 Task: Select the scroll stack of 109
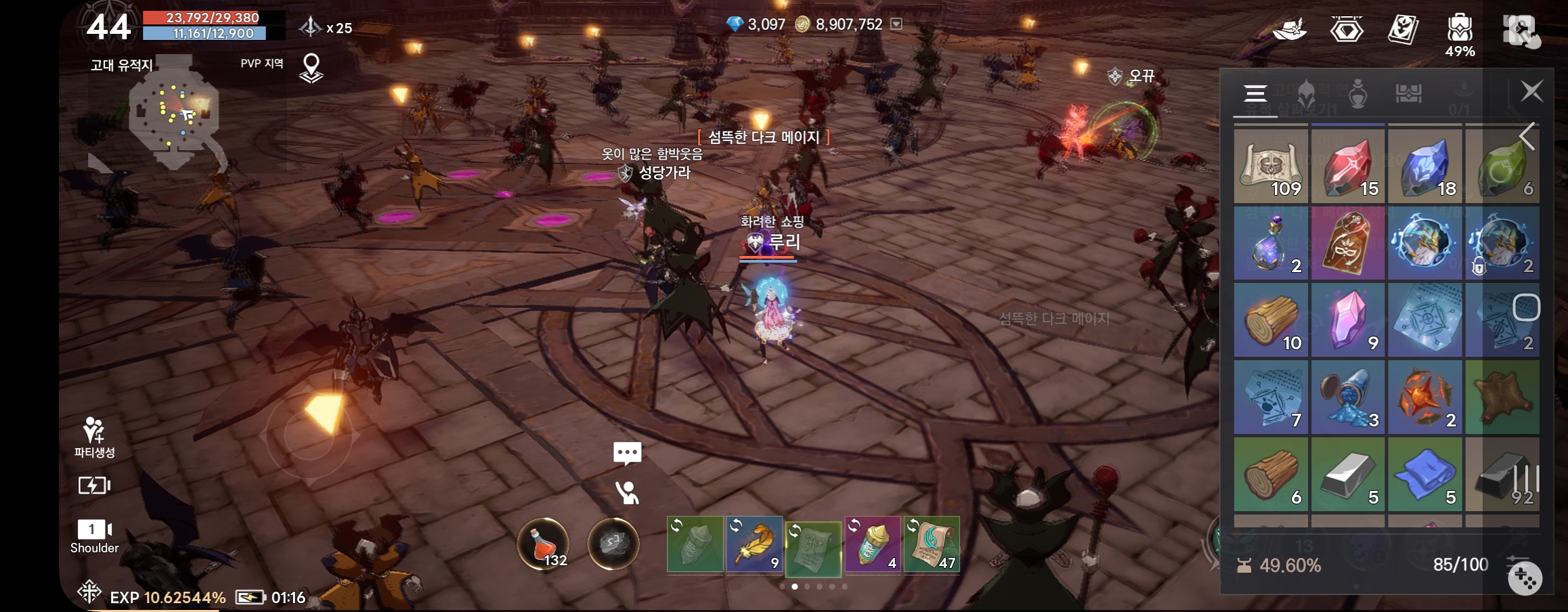1271,167
